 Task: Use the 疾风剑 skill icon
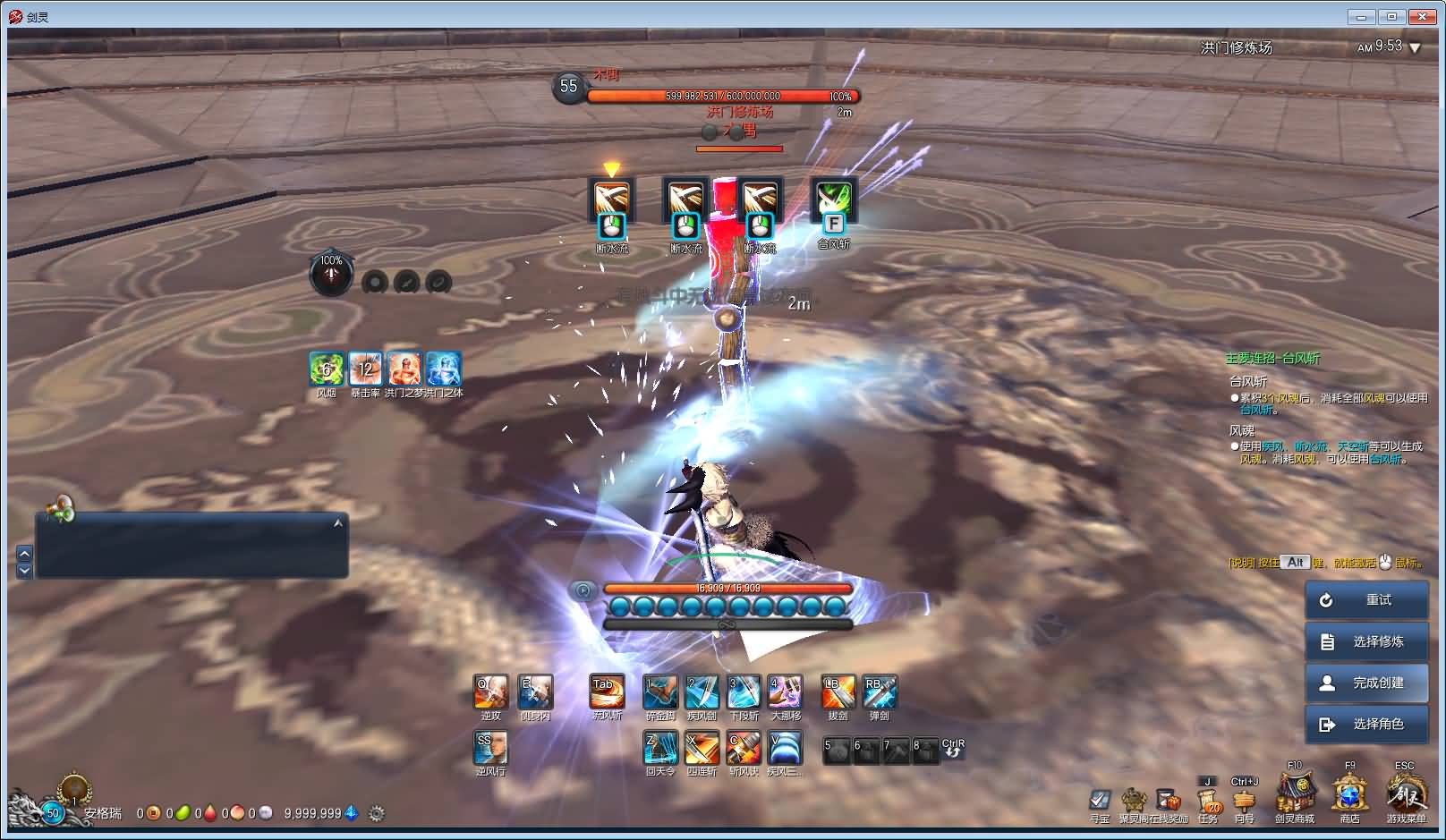[702, 692]
